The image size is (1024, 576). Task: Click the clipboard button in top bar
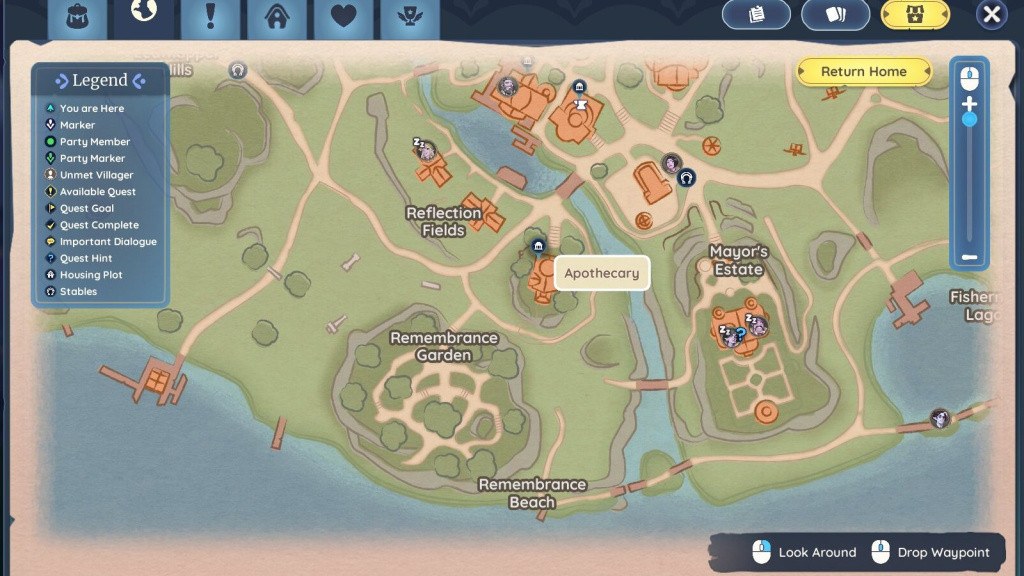pyautogui.click(x=756, y=15)
